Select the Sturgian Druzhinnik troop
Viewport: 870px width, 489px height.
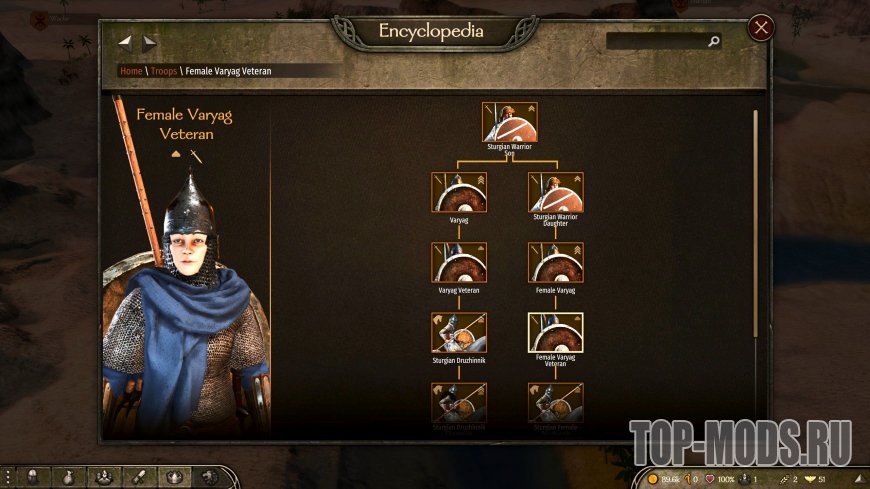459,332
